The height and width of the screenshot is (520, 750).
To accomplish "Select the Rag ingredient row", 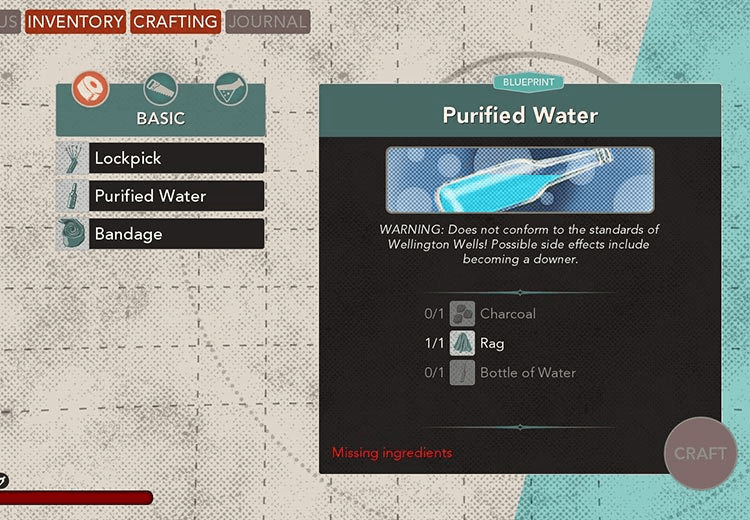I will [480, 343].
